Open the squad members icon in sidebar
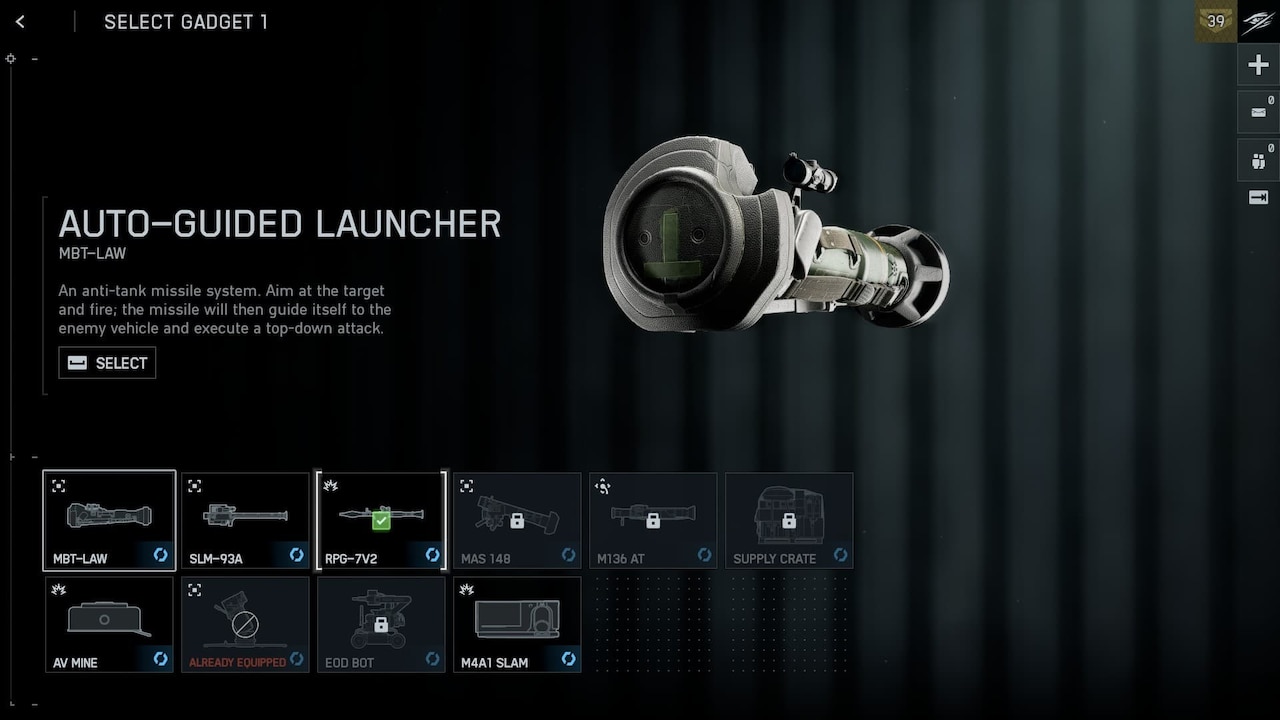 1258,159
